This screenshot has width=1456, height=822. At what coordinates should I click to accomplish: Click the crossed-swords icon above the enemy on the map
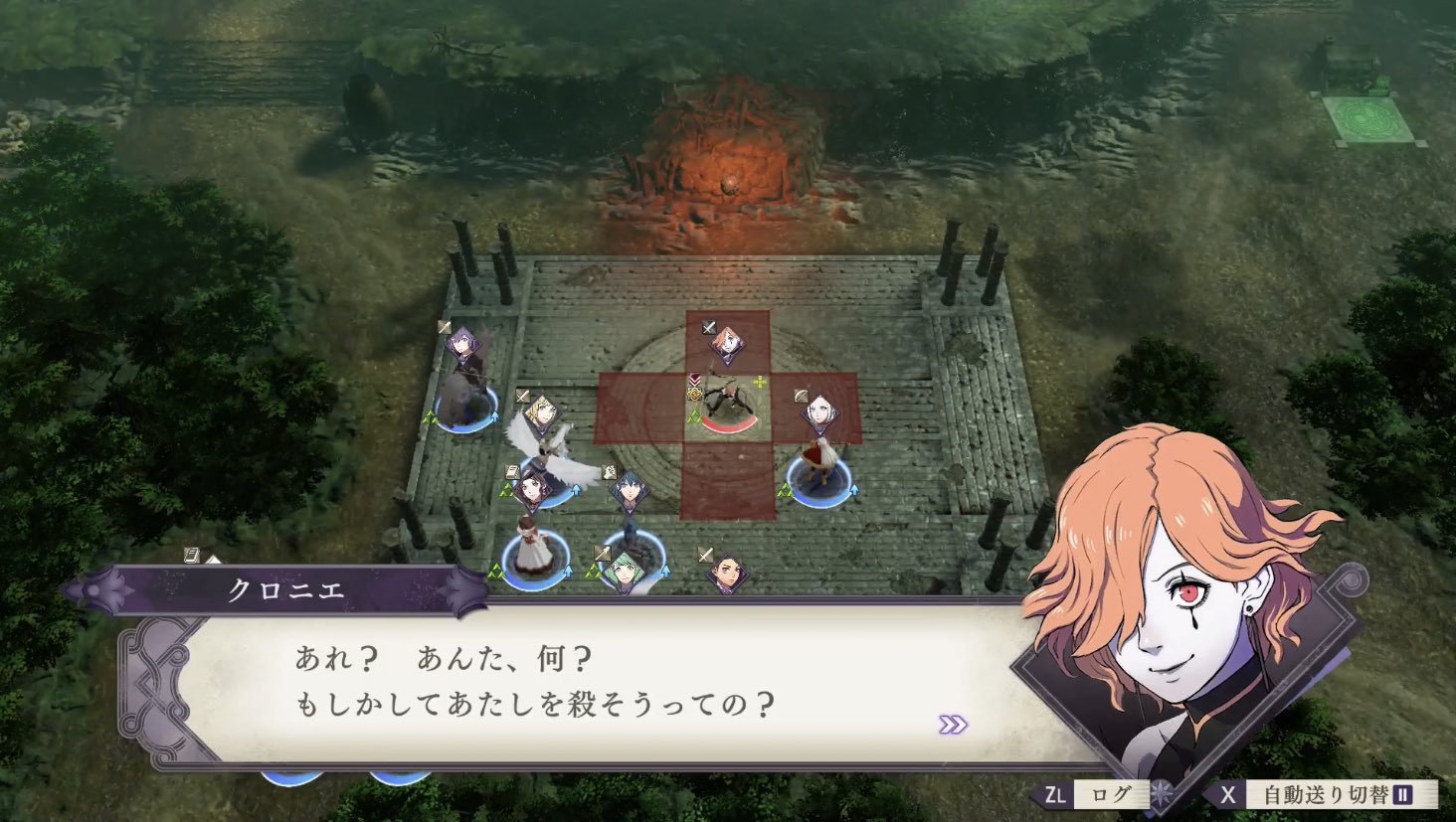point(709,326)
